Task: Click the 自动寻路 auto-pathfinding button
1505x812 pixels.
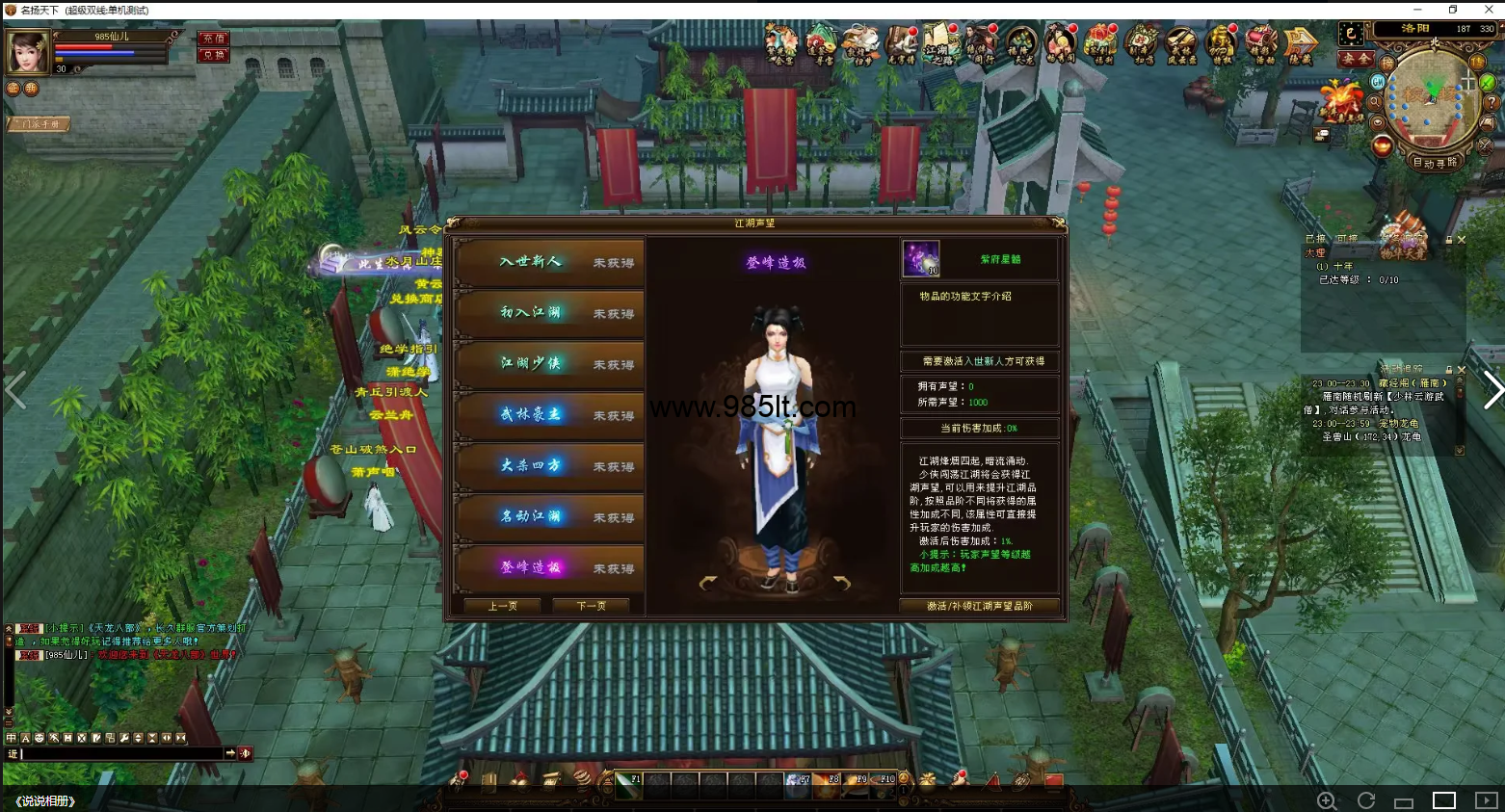Action: point(1435,163)
